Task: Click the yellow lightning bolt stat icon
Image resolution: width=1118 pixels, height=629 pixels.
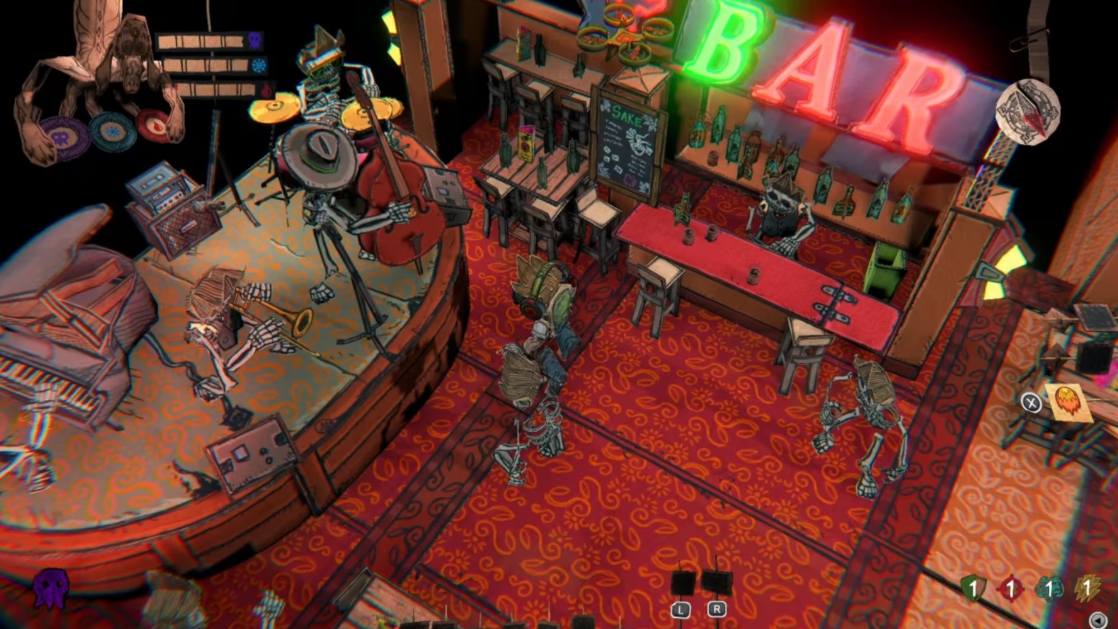Action: [x=1088, y=589]
